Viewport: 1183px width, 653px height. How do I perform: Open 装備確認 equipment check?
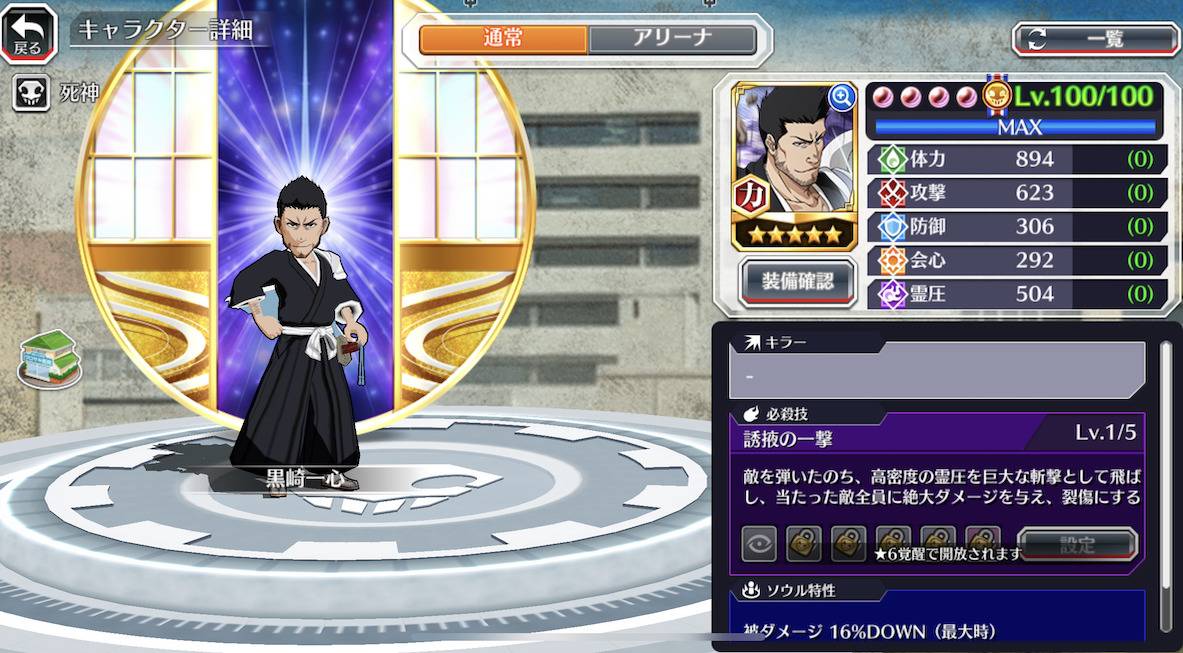pyautogui.click(x=798, y=281)
